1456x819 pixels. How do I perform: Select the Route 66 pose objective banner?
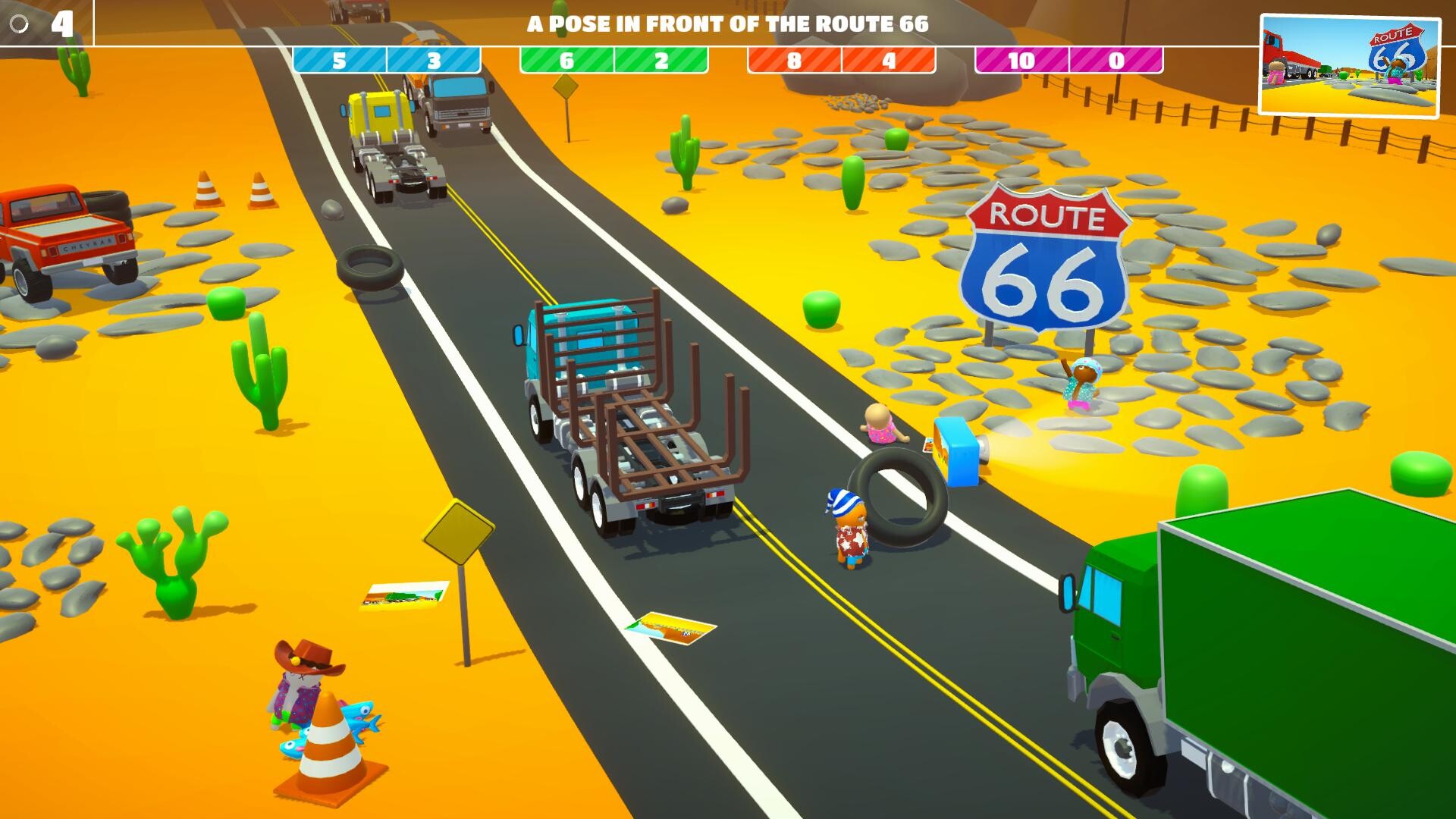click(727, 24)
